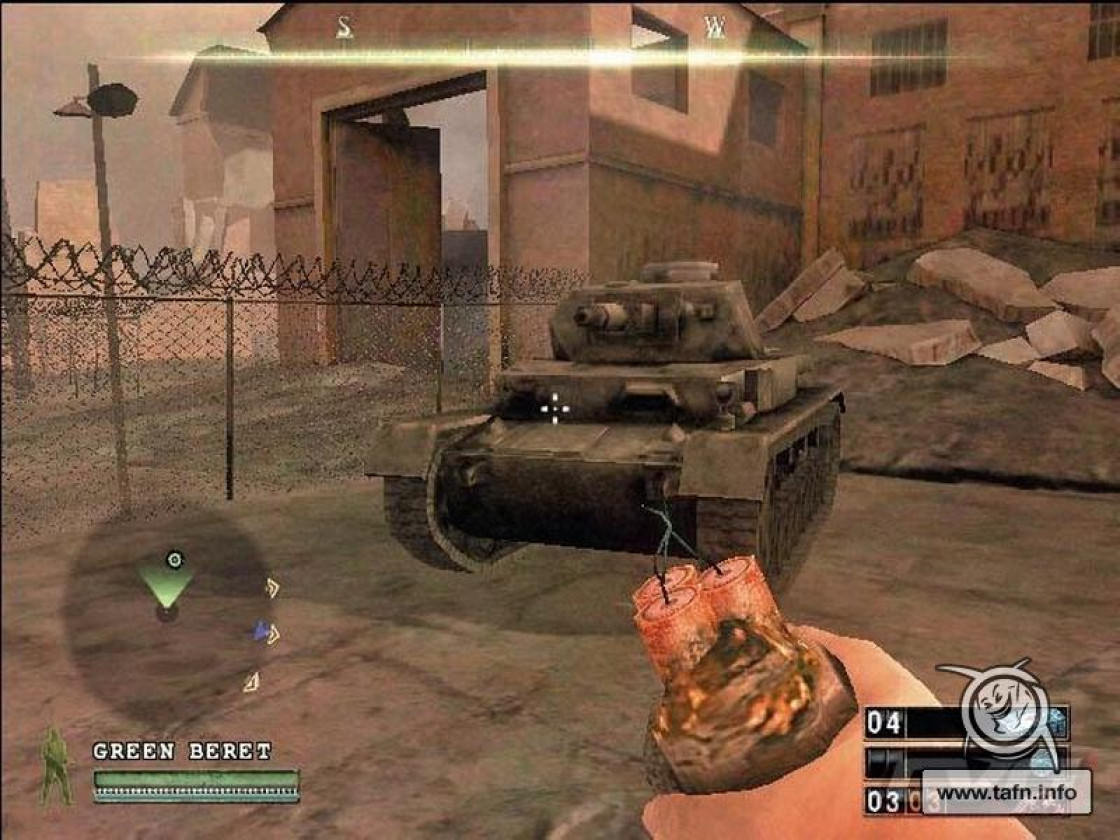The width and height of the screenshot is (1120, 840).
Task: Select the green soldier stance icon
Action: click(56, 766)
